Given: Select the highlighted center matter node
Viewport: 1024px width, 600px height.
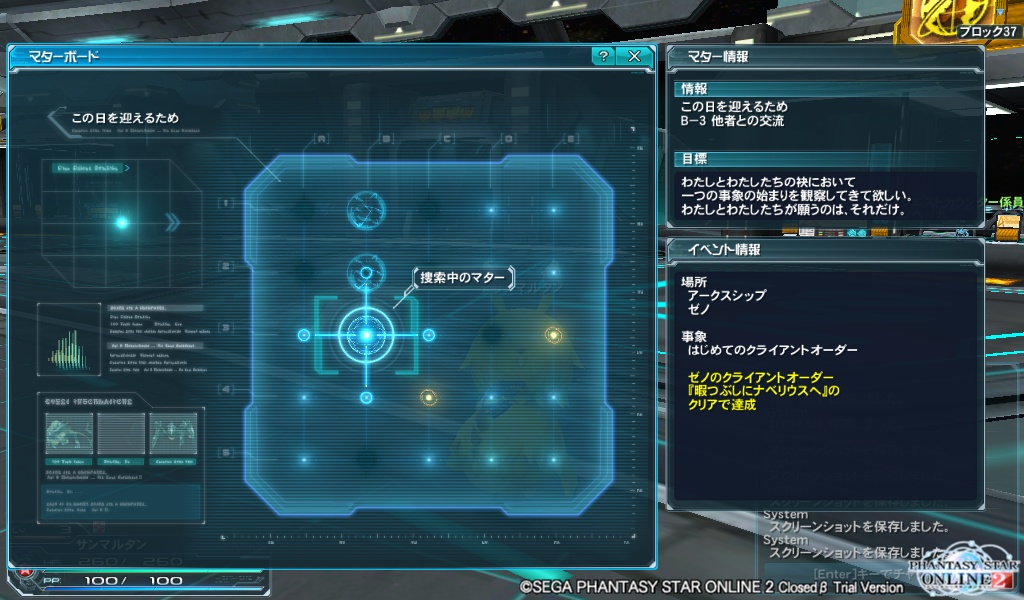Looking at the screenshot, I should pyautogui.click(x=366, y=334).
